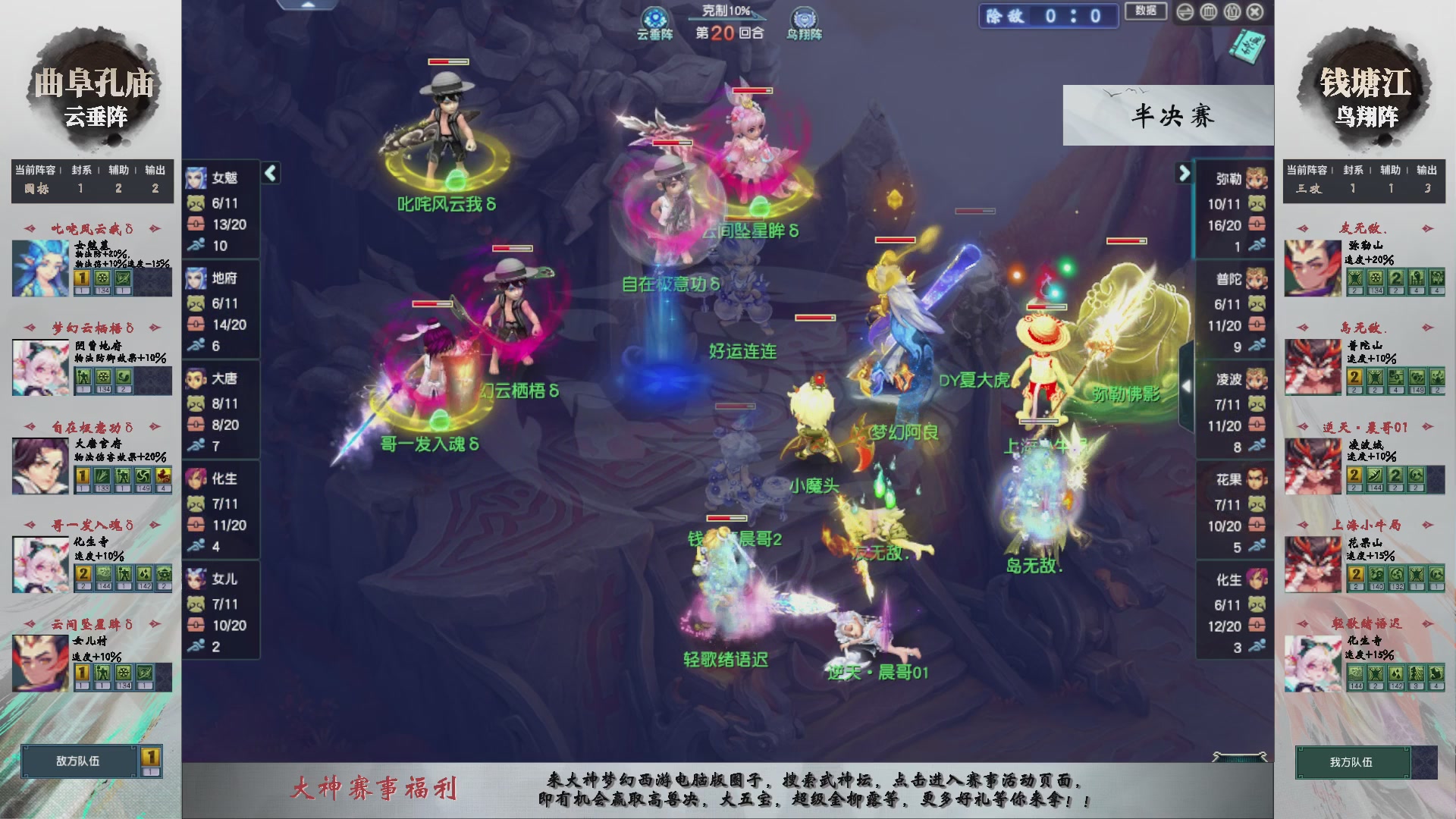Screen dimensions: 1456x819
Task: Collapse the left team panel via chevron
Action: (x=270, y=173)
